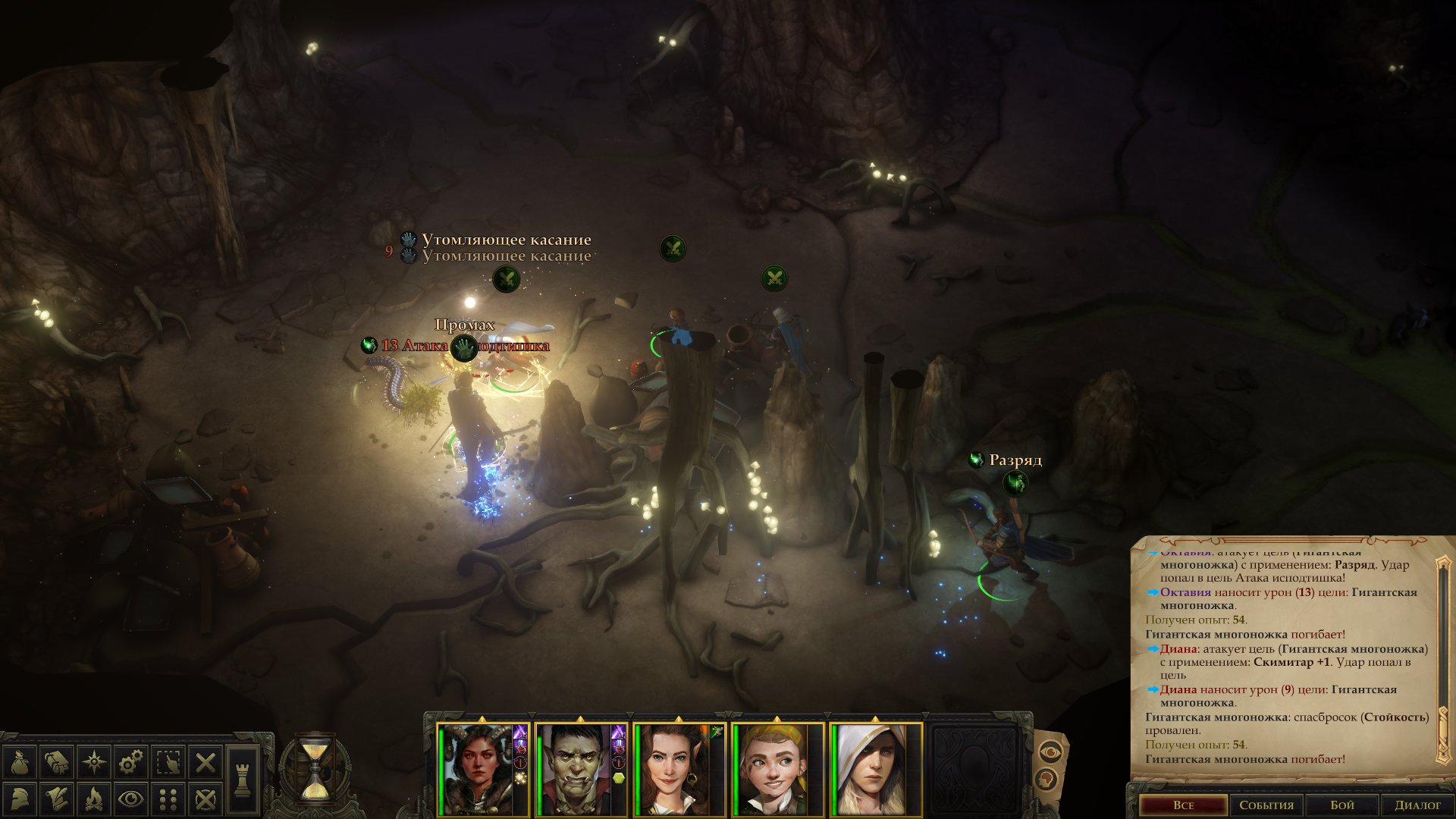Open the inventory bag
The image size is (1456, 819).
pyautogui.click(x=20, y=762)
